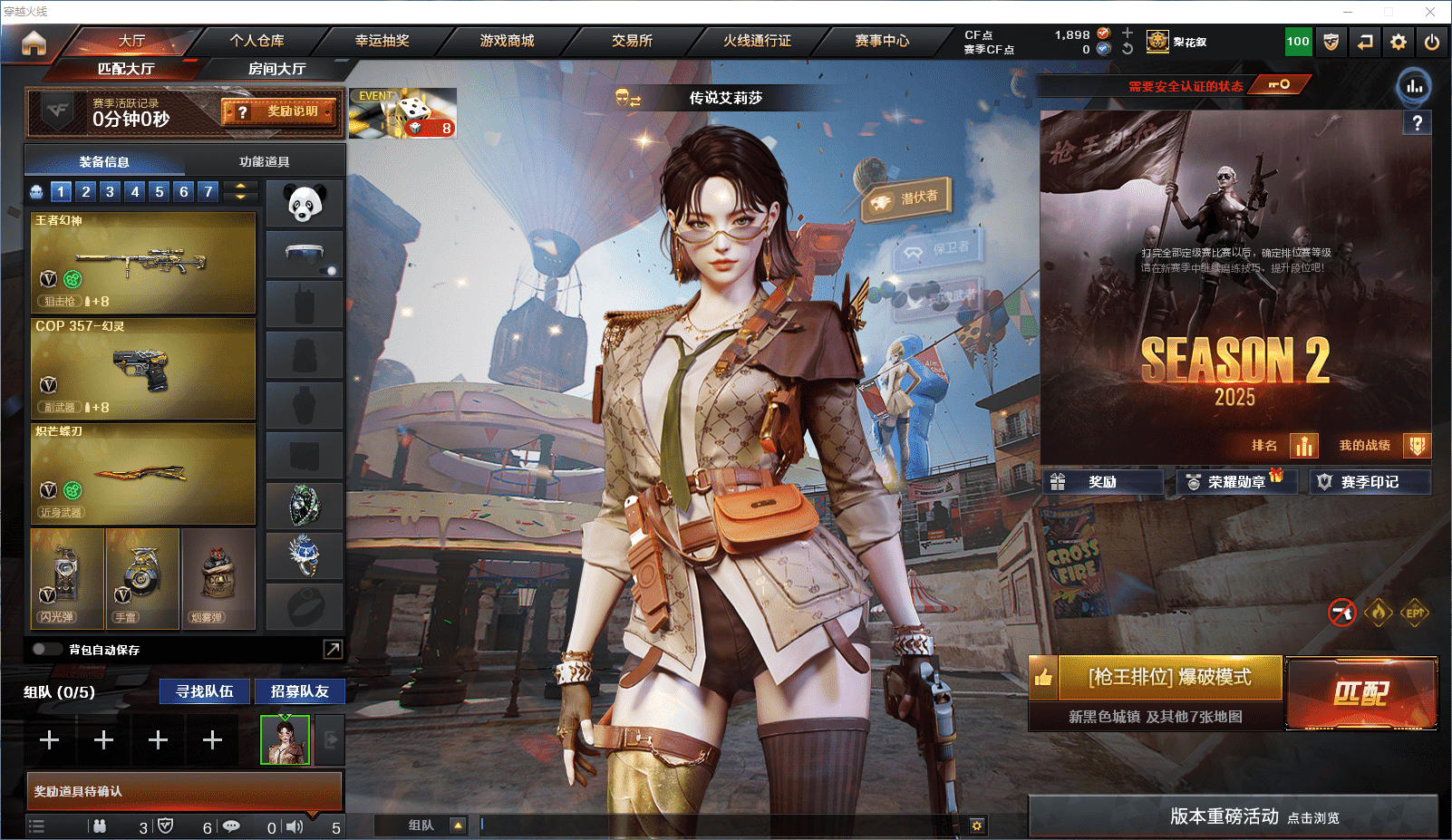1452x840 pixels.
Task: Click the 招募队友 recruit teammates button
Action: pos(299,691)
